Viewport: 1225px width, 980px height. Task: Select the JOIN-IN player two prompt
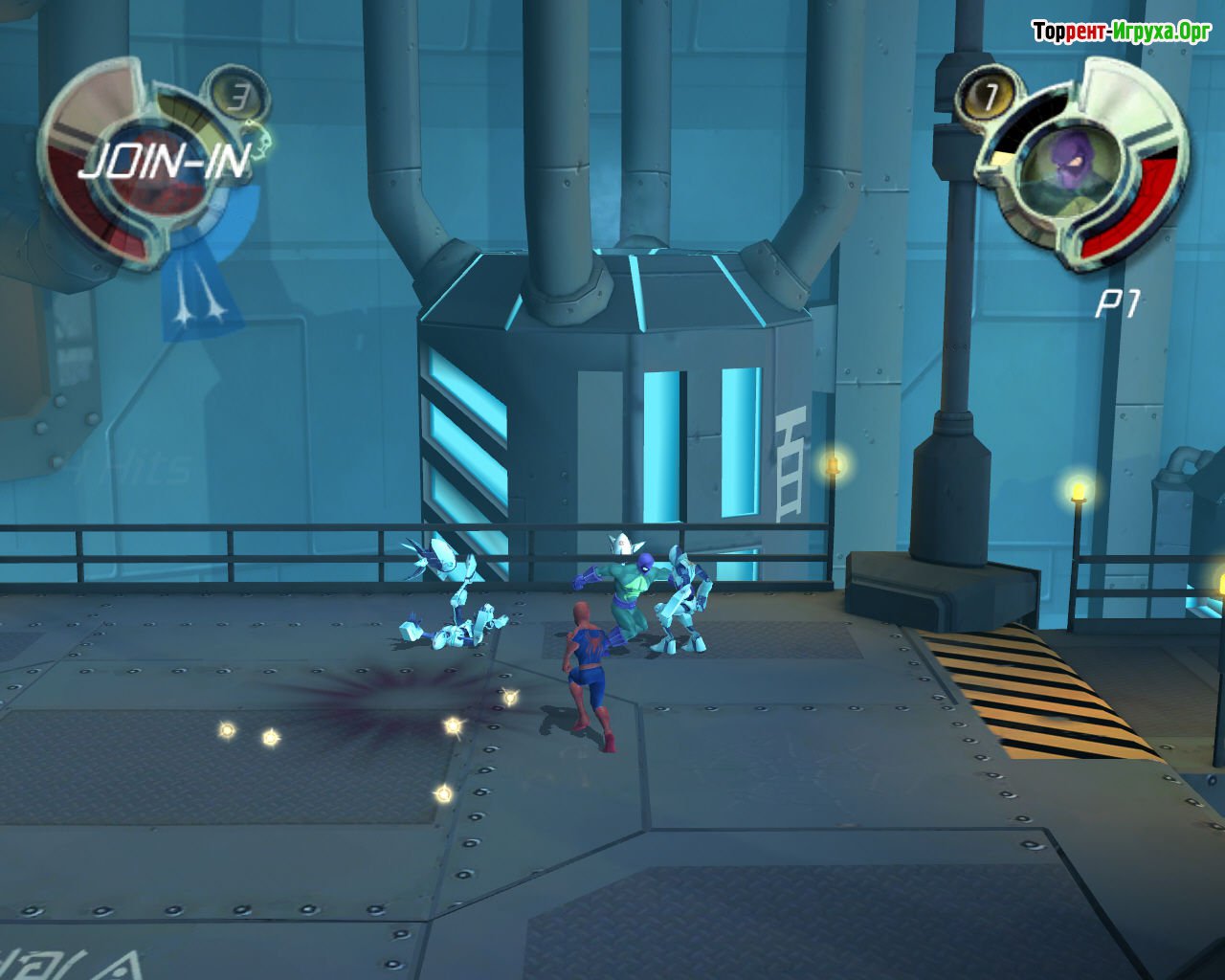[x=164, y=160]
